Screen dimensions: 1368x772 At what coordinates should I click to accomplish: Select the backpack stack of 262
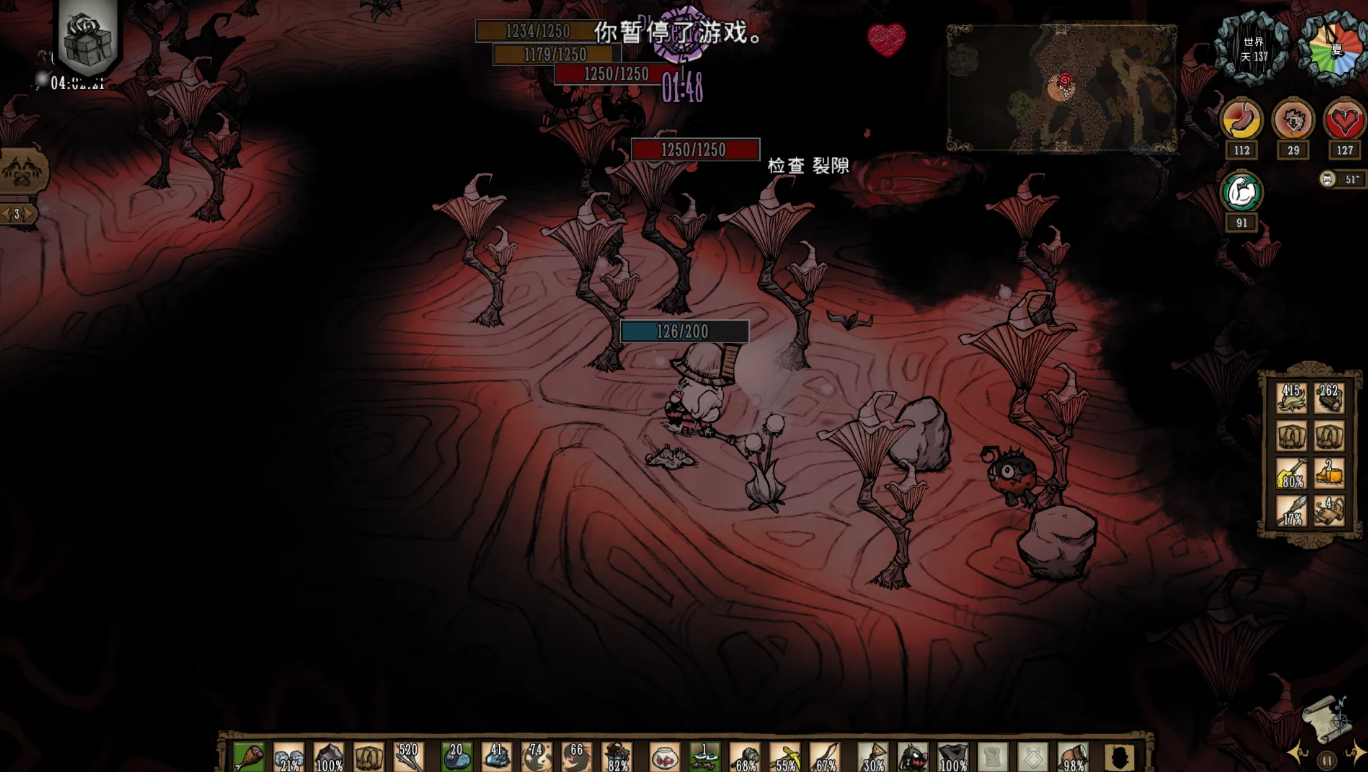[1329, 398]
